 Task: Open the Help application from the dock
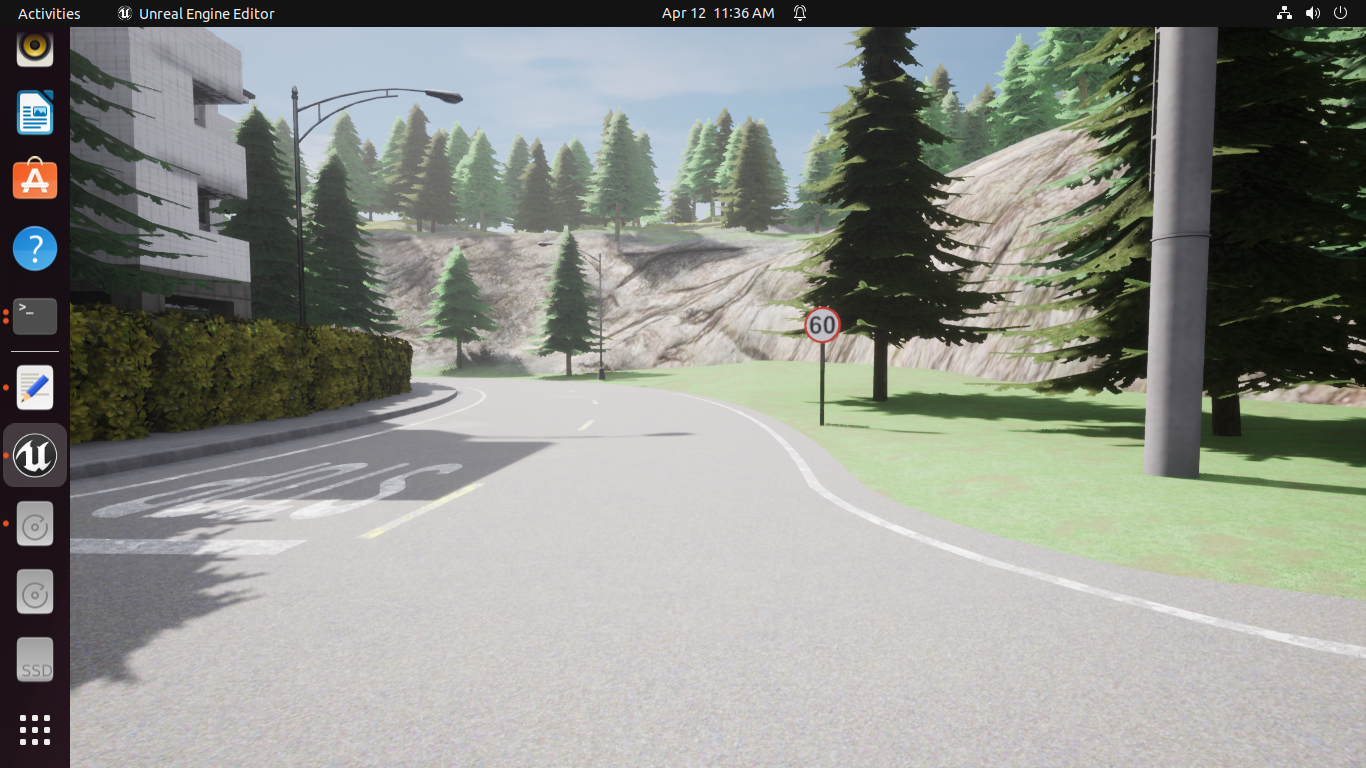point(34,248)
